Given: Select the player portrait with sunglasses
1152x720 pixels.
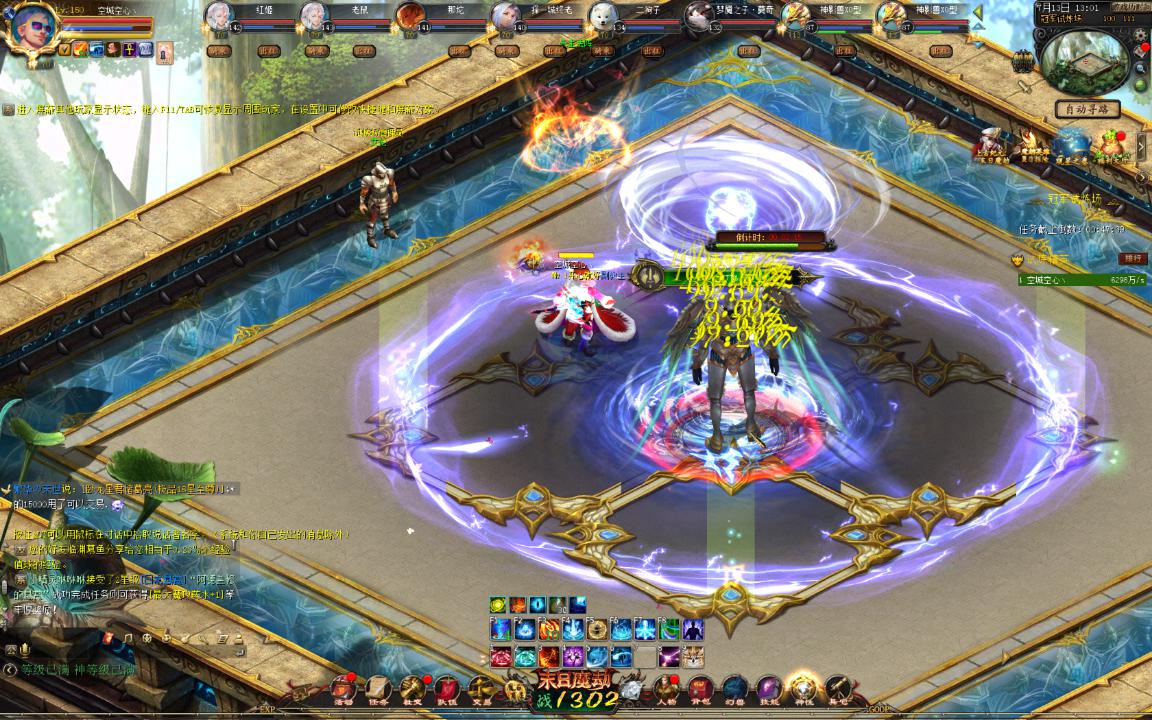Looking at the screenshot, I should click(30, 28).
